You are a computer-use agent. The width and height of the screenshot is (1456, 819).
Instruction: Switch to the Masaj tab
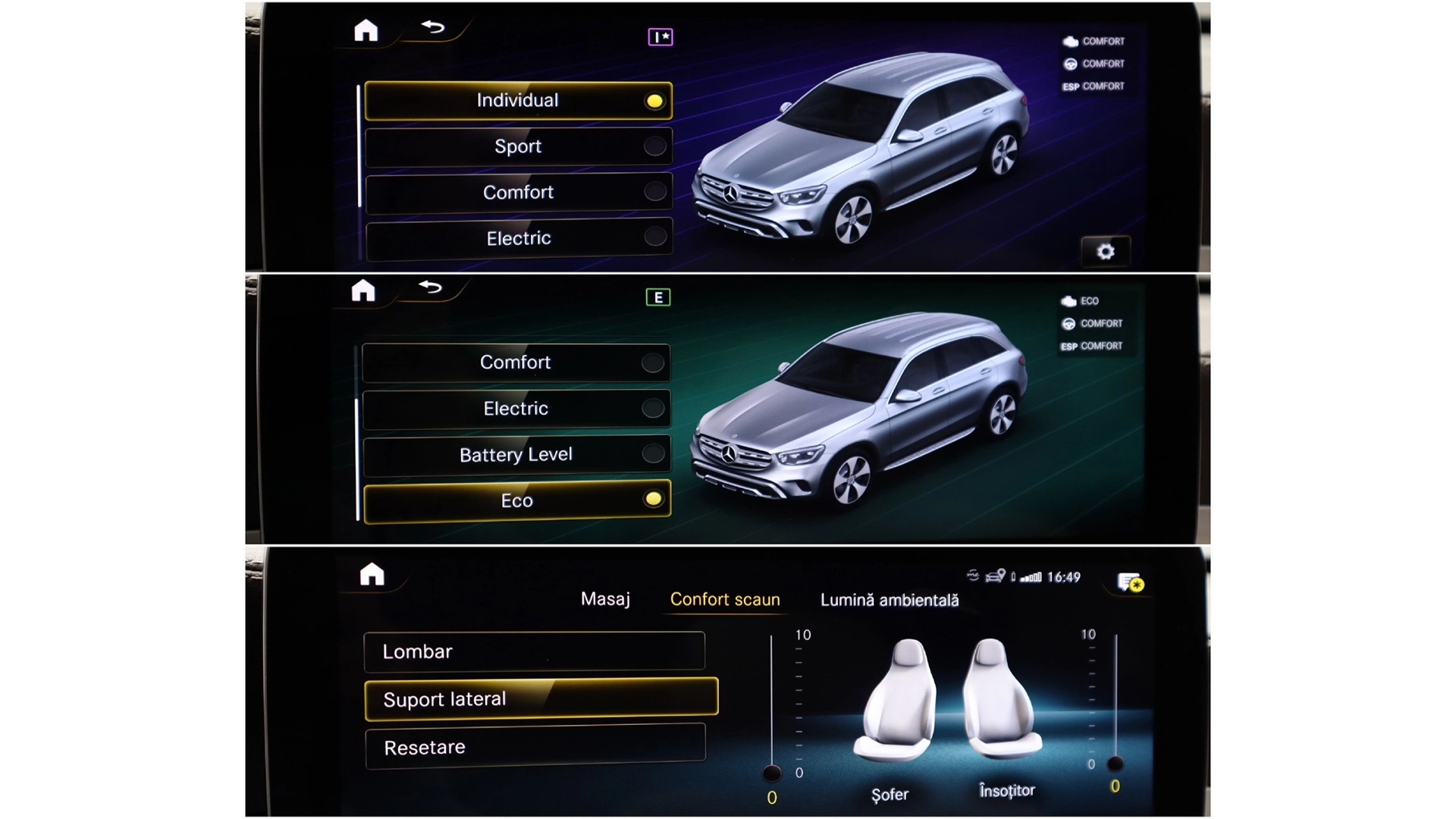pos(605,599)
